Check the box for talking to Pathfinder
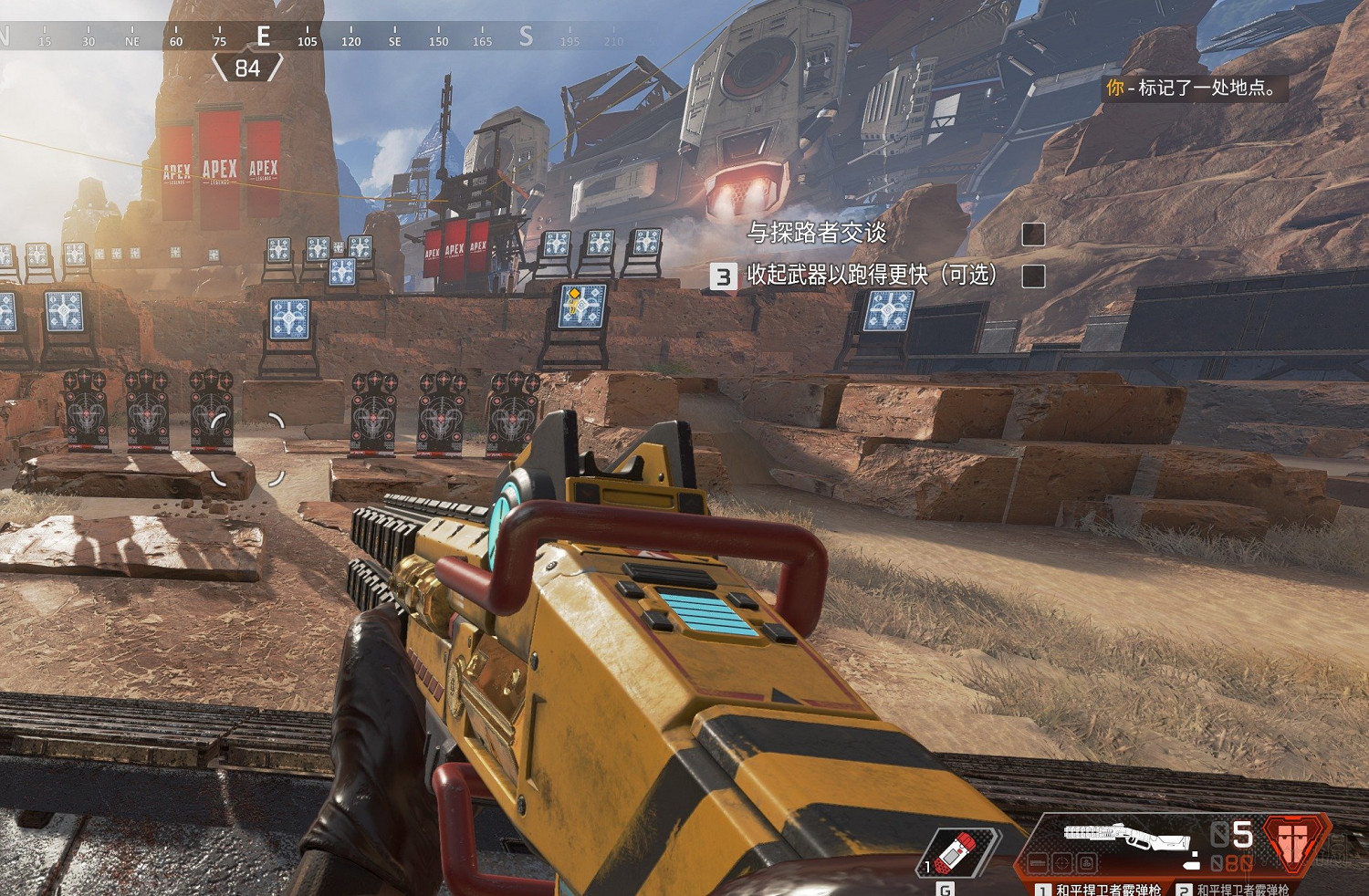This screenshot has height=896, width=1369. (1033, 234)
